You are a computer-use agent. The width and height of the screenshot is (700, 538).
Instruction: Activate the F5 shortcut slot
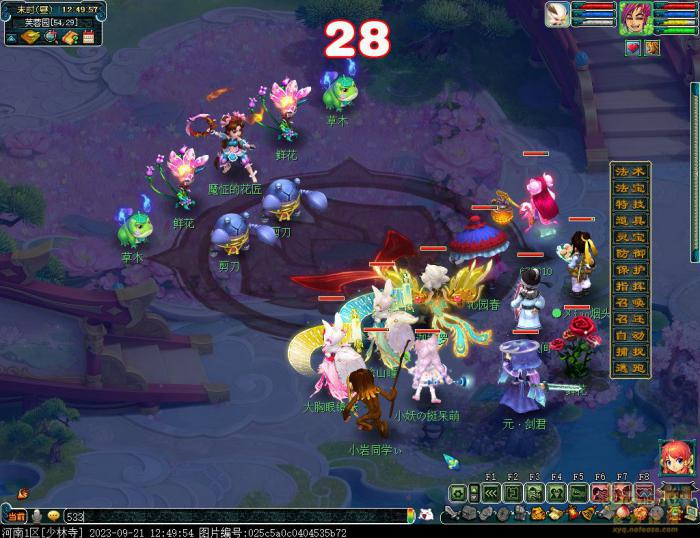pyautogui.click(x=578, y=492)
